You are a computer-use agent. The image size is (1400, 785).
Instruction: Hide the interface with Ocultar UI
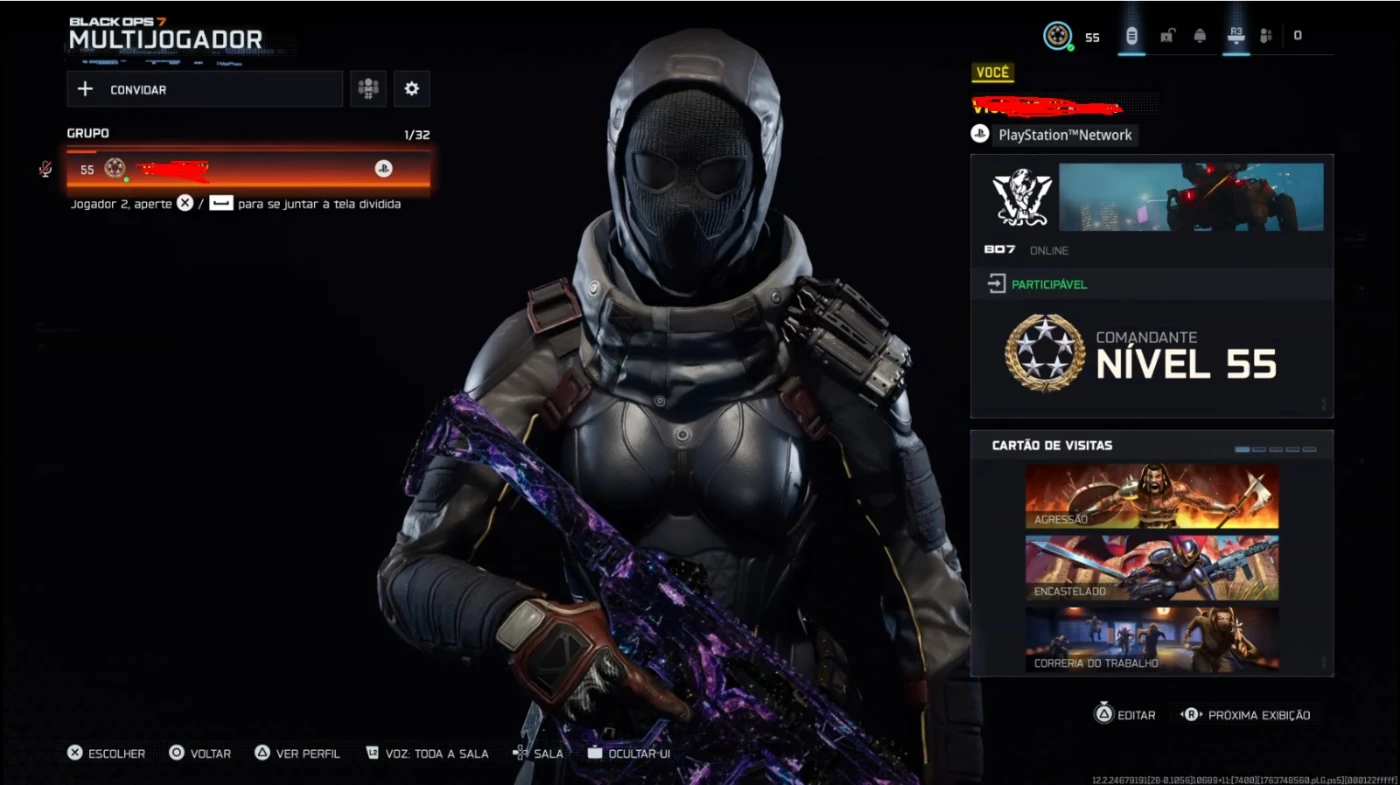pyautogui.click(x=629, y=753)
